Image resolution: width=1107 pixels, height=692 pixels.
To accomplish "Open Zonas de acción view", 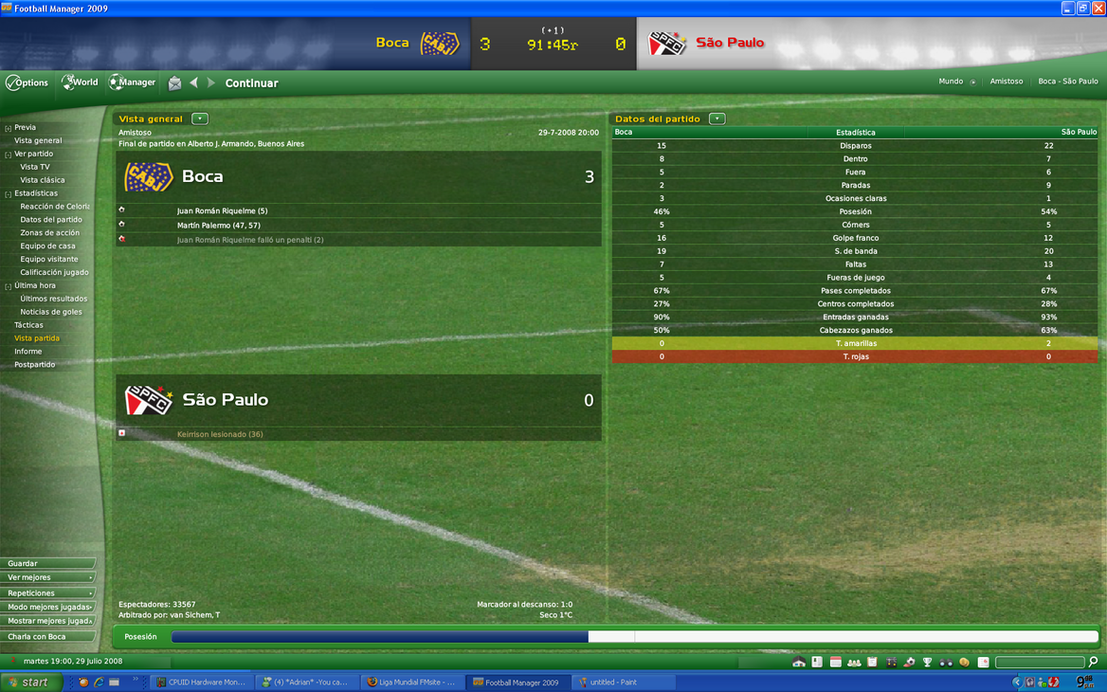I will click(50, 233).
